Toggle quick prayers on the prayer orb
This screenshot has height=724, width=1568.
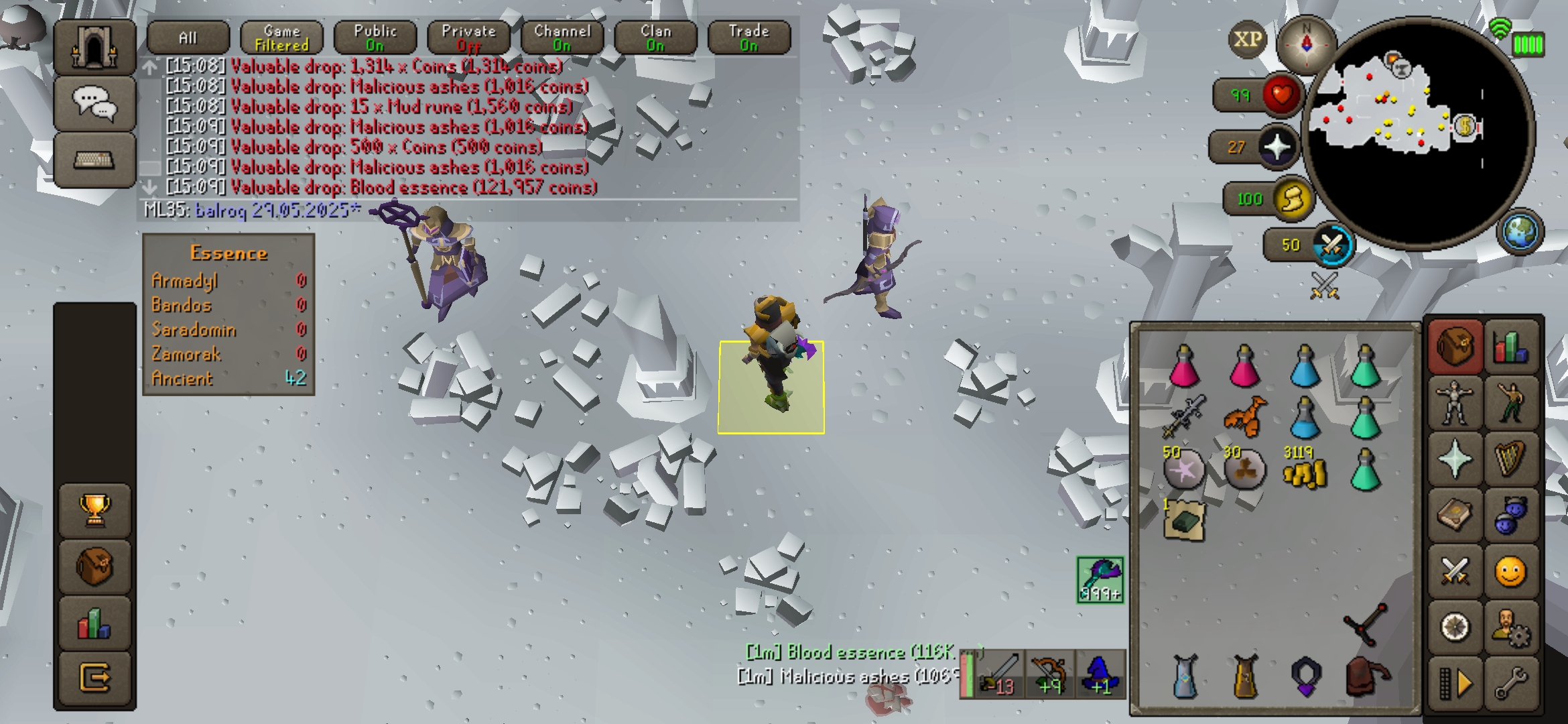pos(1277,147)
